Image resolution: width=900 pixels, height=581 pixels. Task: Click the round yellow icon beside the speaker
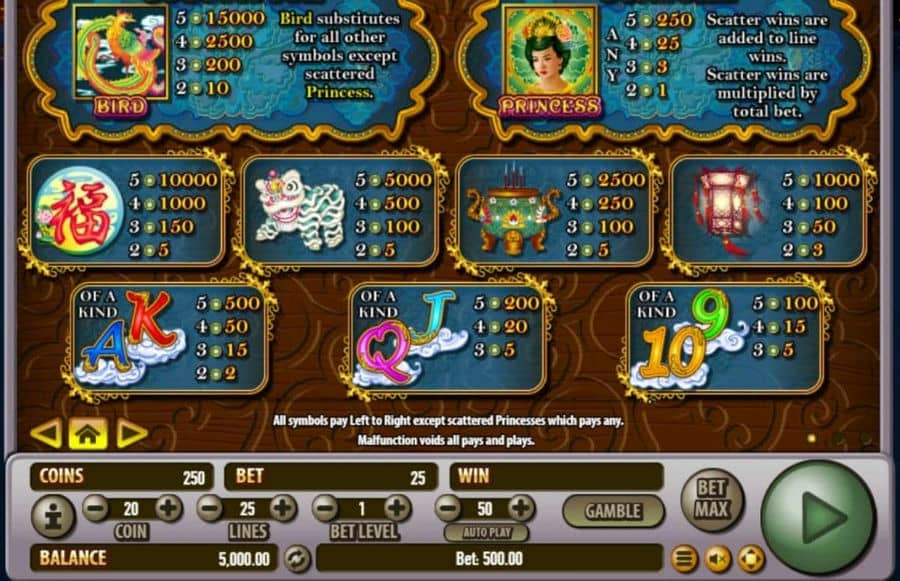point(750,558)
